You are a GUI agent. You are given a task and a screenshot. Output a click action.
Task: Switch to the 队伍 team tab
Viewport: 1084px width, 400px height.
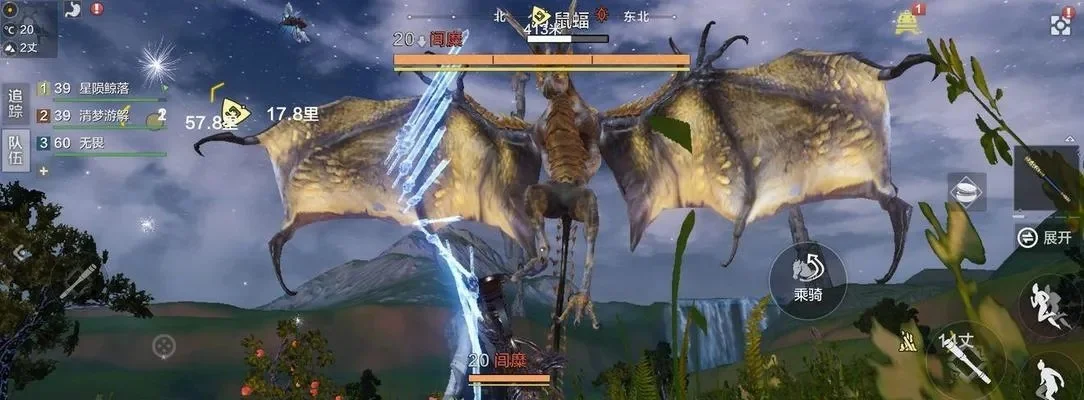[x=15, y=151]
